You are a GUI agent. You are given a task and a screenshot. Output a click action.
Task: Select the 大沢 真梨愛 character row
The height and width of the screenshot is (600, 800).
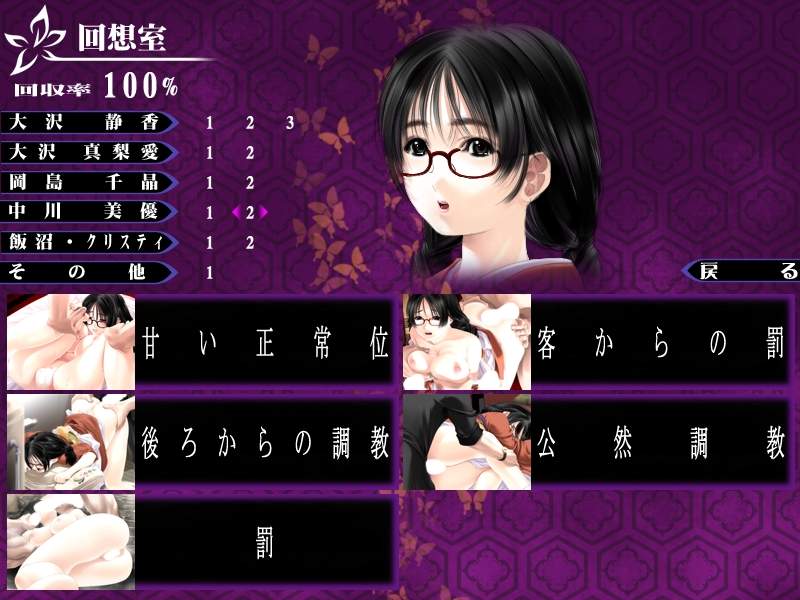pos(88,152)
